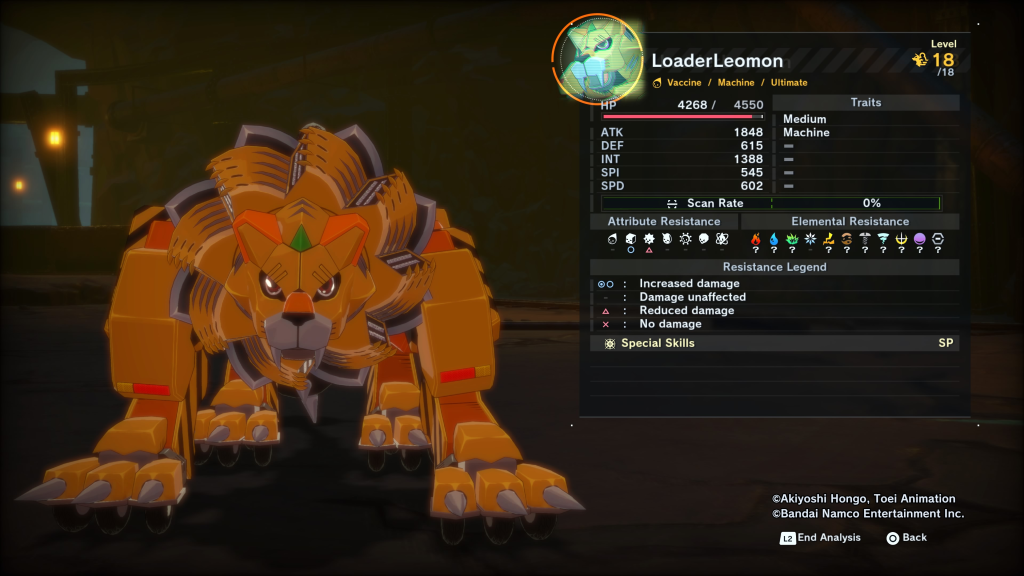Click LoaderLeomon's round portrait

pyautogui.click(x=599, y=59)
